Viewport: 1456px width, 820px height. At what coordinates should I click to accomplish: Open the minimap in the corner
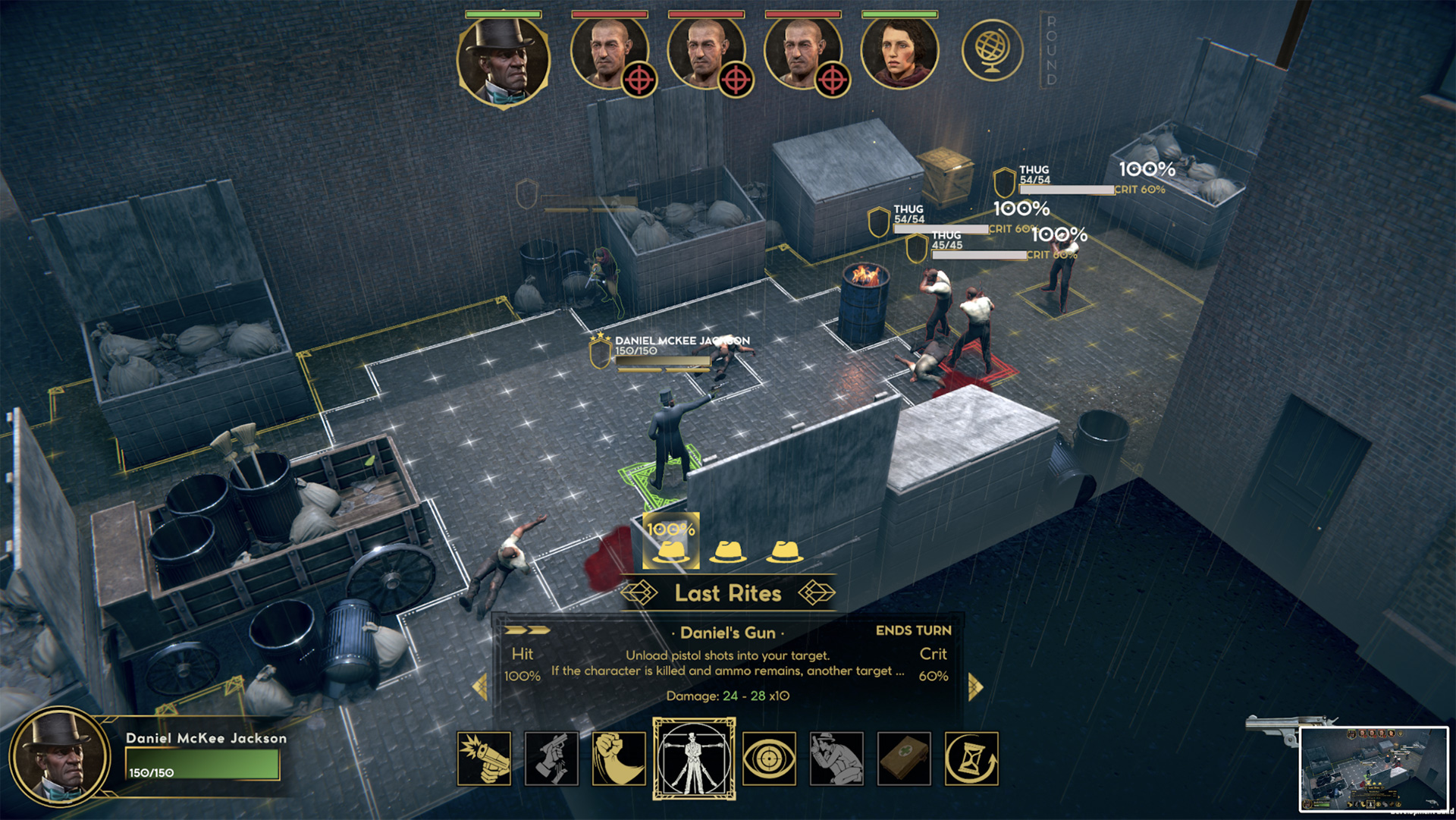point(1373,769)
